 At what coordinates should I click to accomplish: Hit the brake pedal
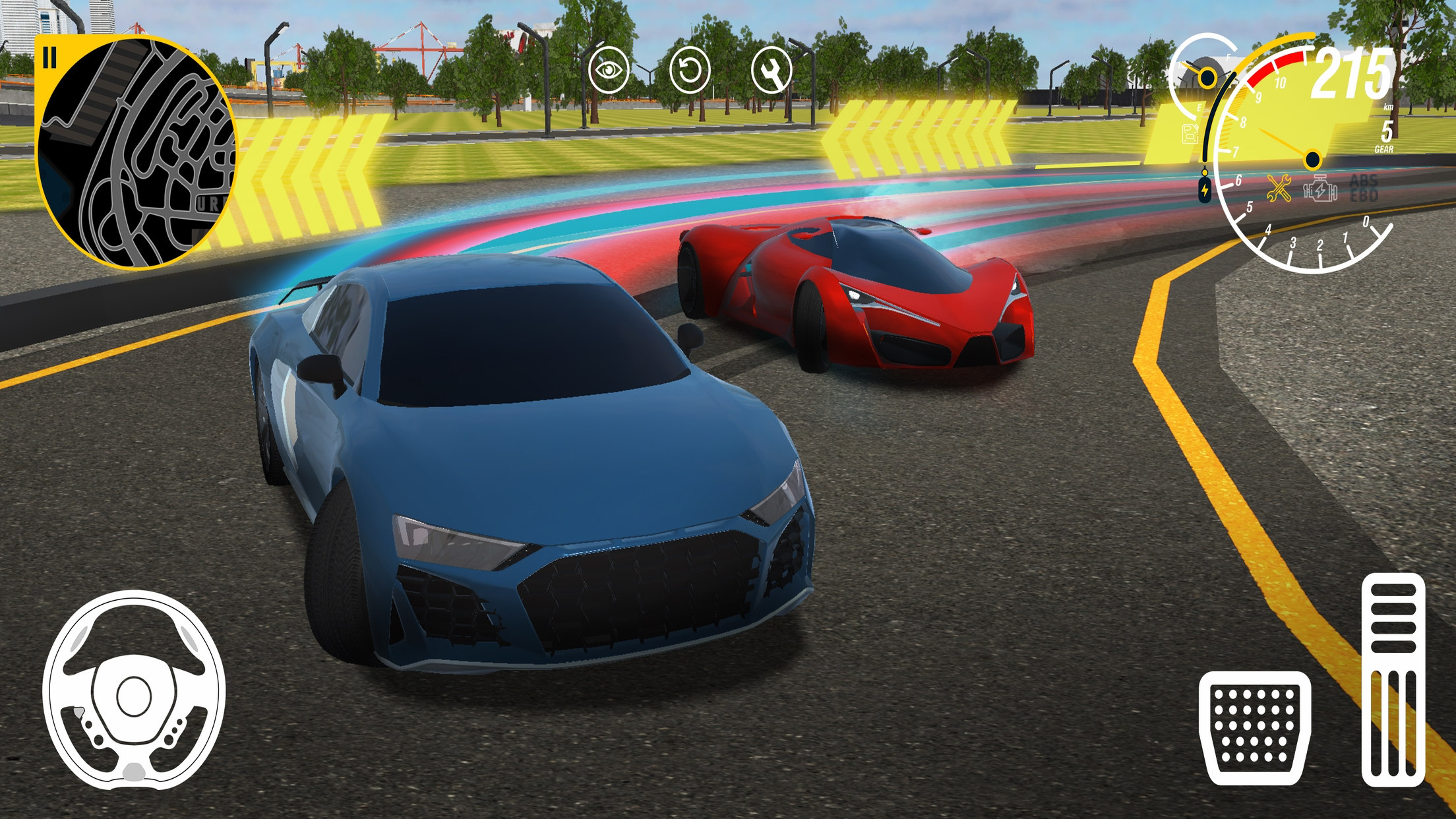point(1255,728)
